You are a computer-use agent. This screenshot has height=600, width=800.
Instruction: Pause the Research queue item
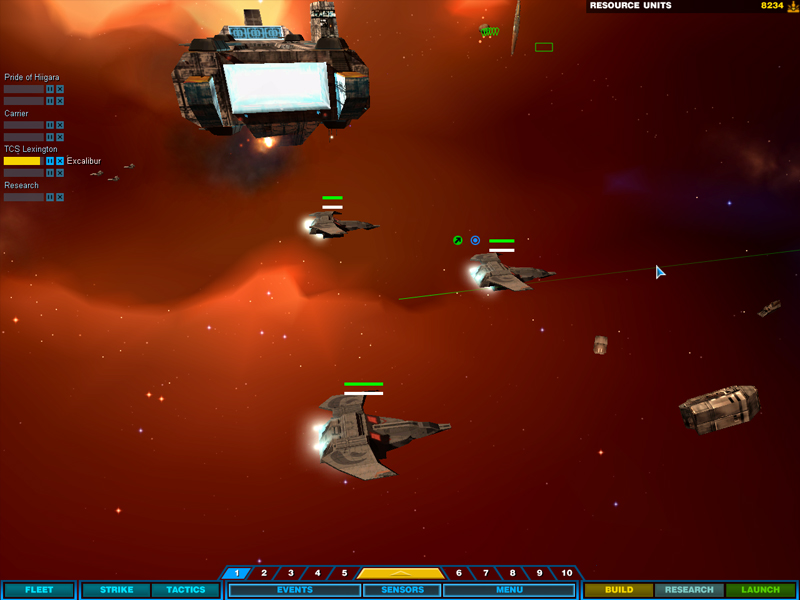click(50, 197)
